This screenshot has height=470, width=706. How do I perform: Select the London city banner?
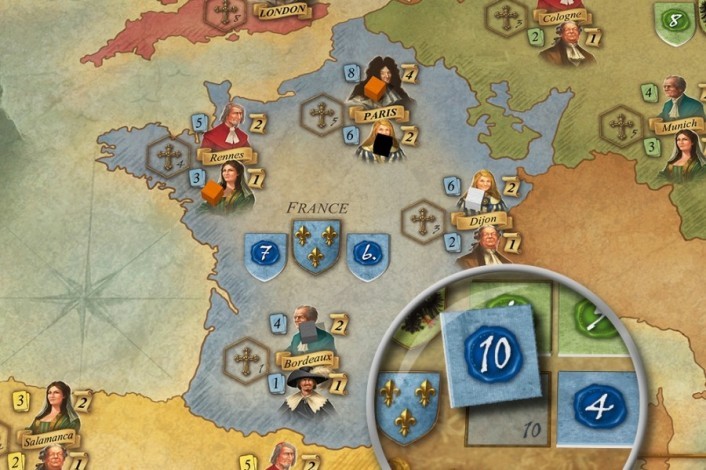282,12
